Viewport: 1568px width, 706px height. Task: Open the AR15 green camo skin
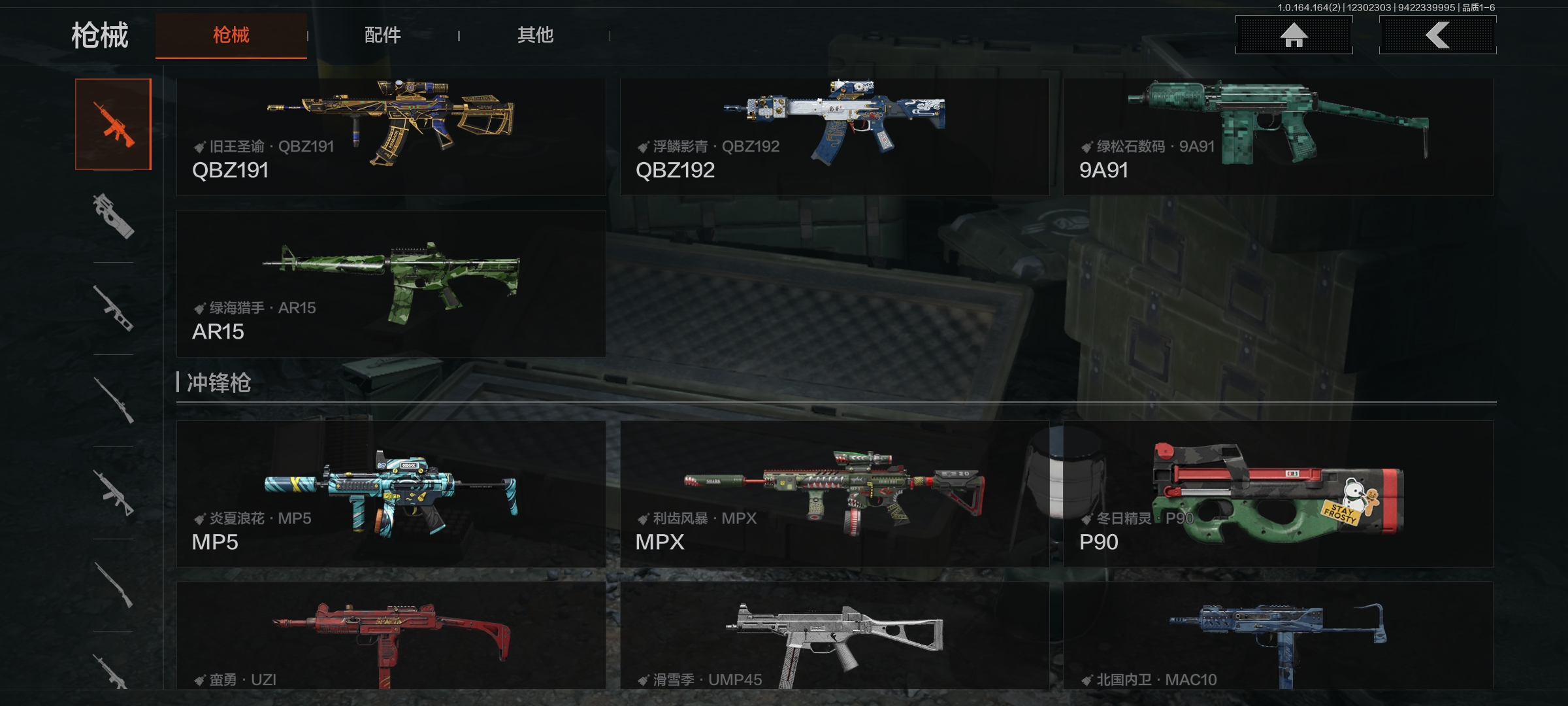391,283
